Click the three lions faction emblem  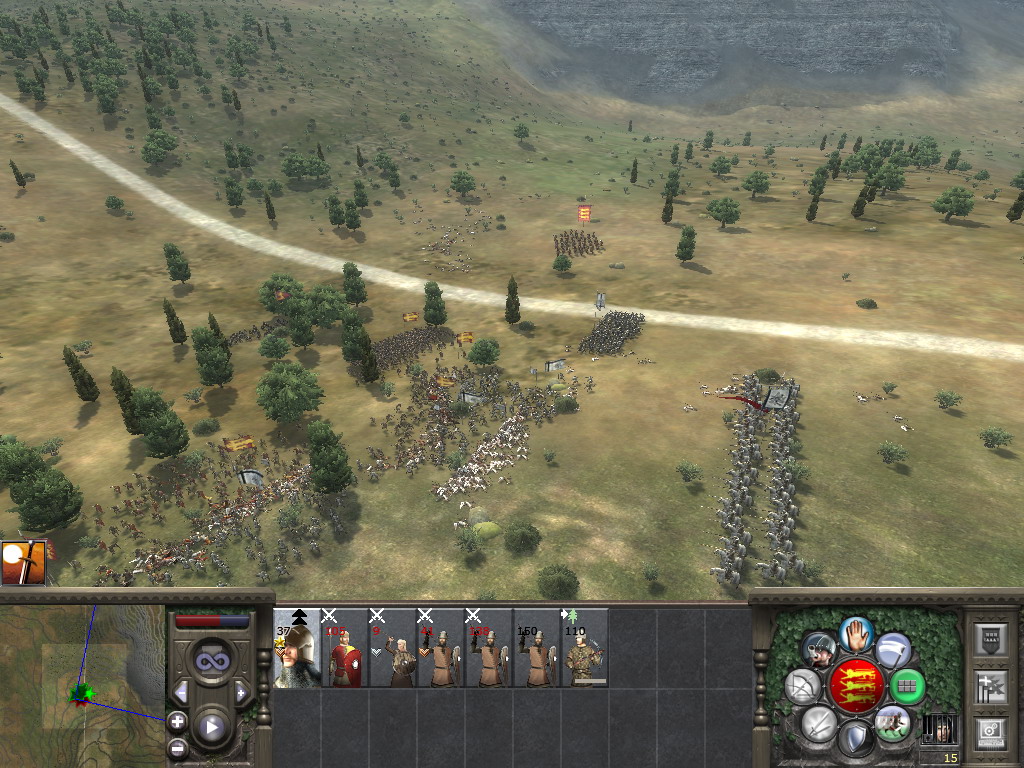855,686
